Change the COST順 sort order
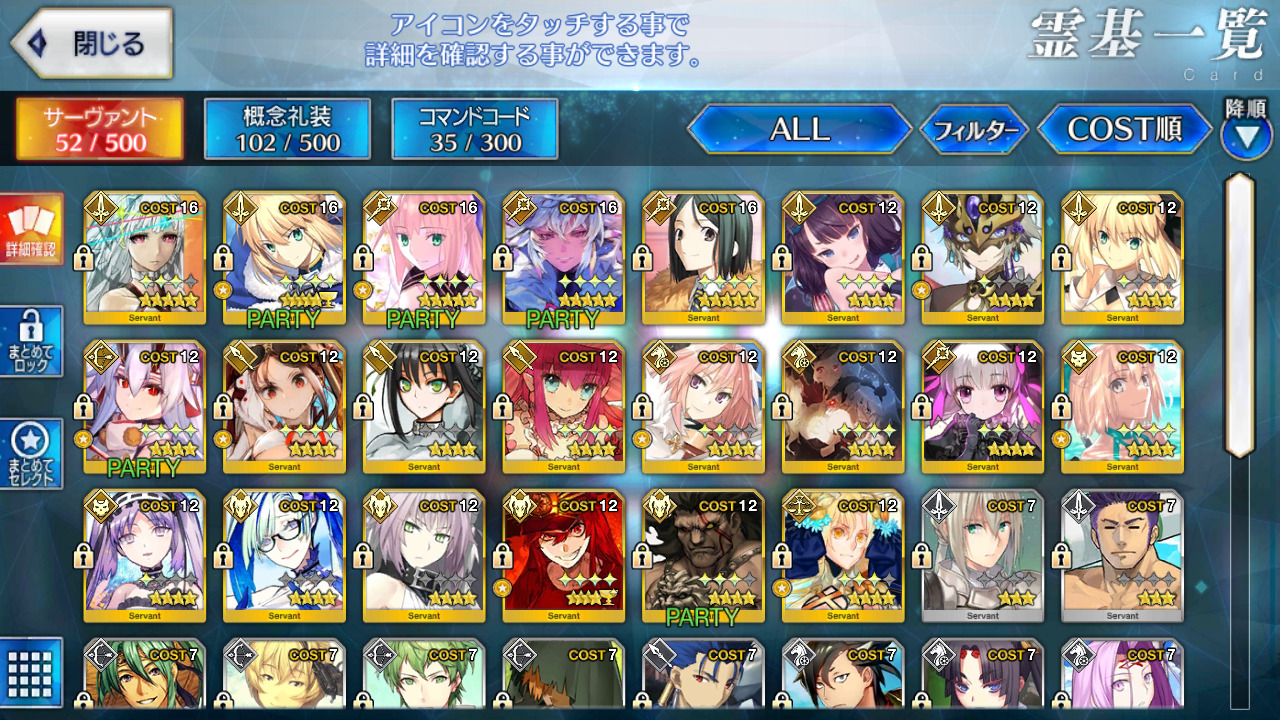 coord(1125,129)
